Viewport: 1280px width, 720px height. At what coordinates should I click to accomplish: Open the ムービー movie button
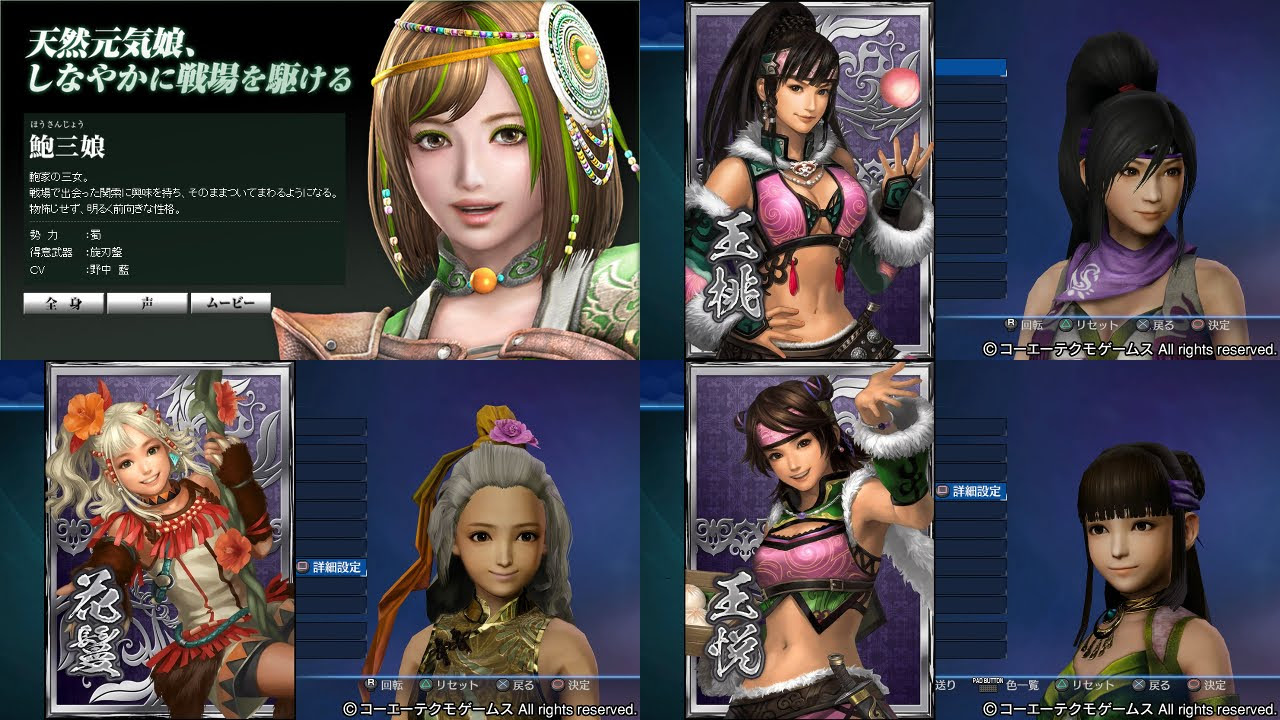(231, 303)
